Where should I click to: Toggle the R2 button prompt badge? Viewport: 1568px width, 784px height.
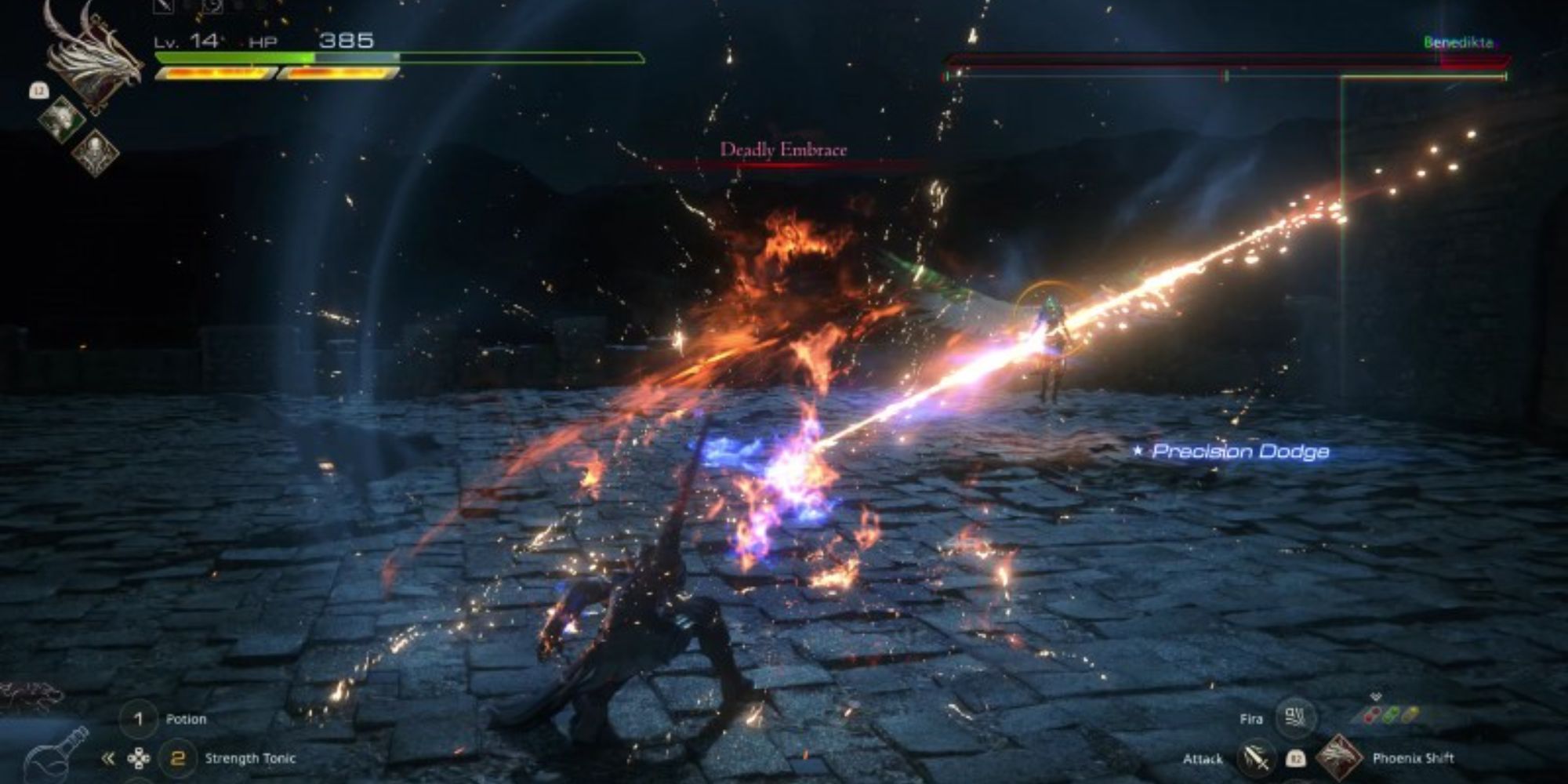click(1297, 760)
